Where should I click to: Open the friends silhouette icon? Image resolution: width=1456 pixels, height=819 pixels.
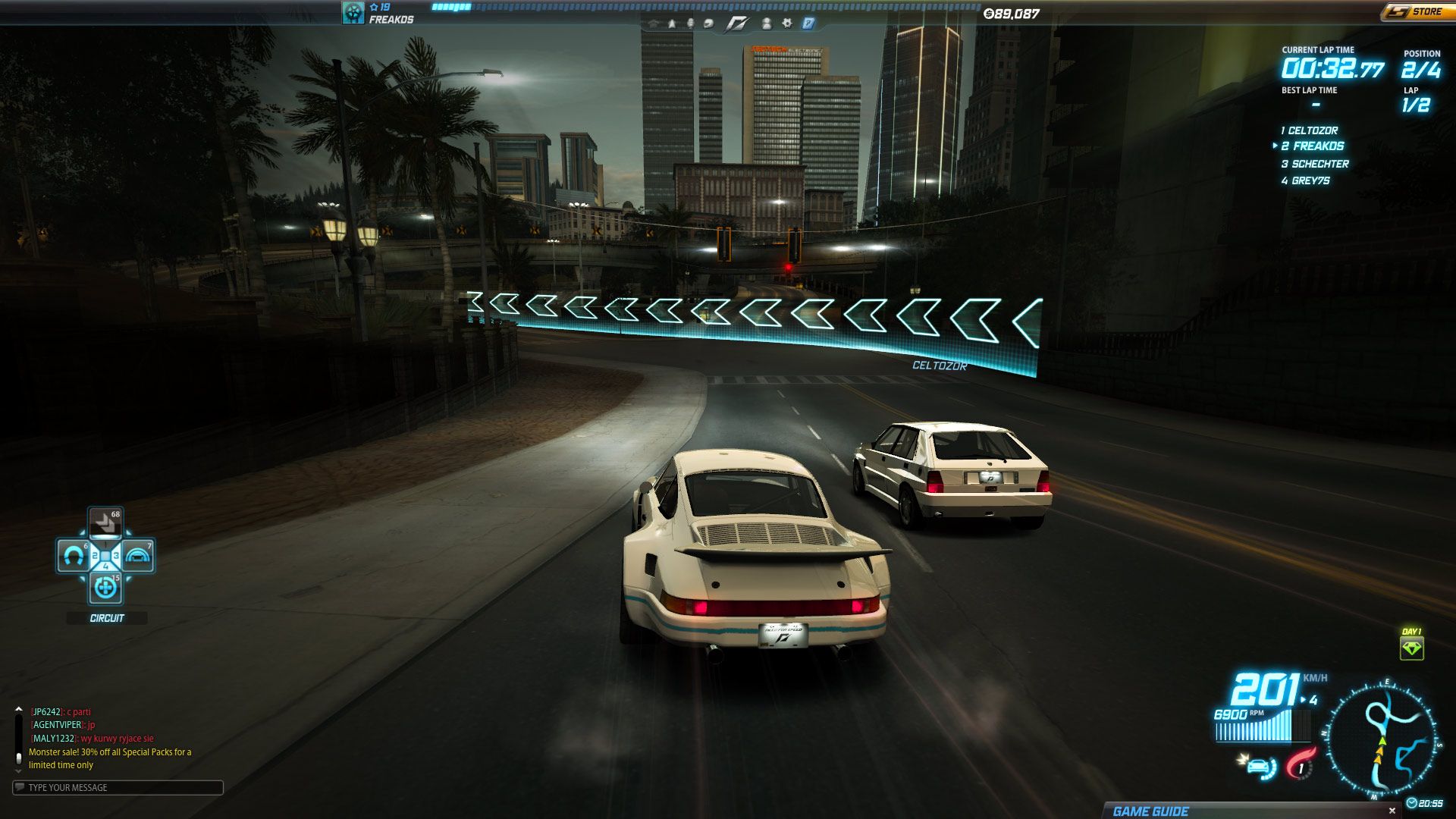766,24
